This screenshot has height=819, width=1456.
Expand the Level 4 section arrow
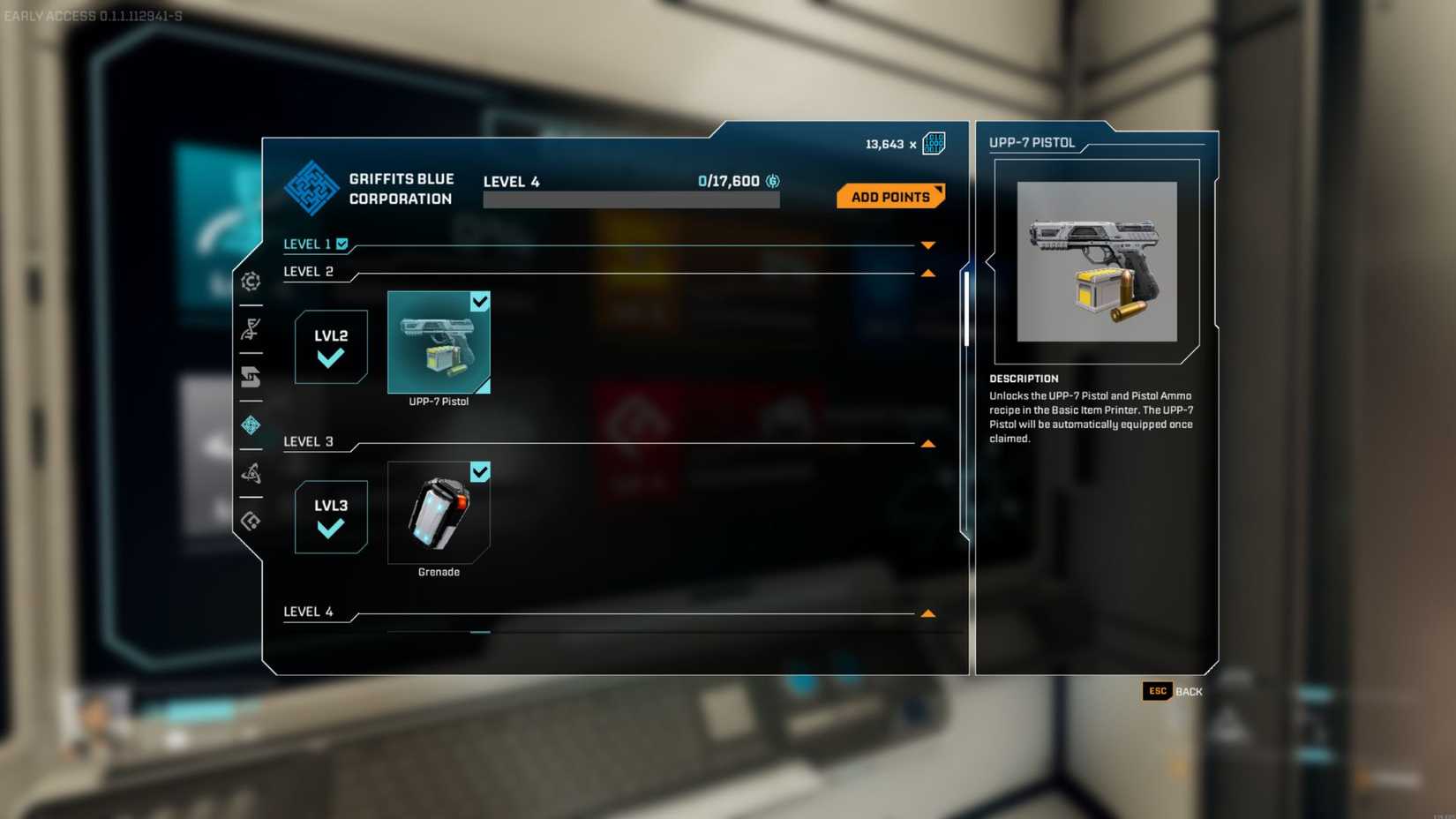pyautogui.click(x=927, y=612)
